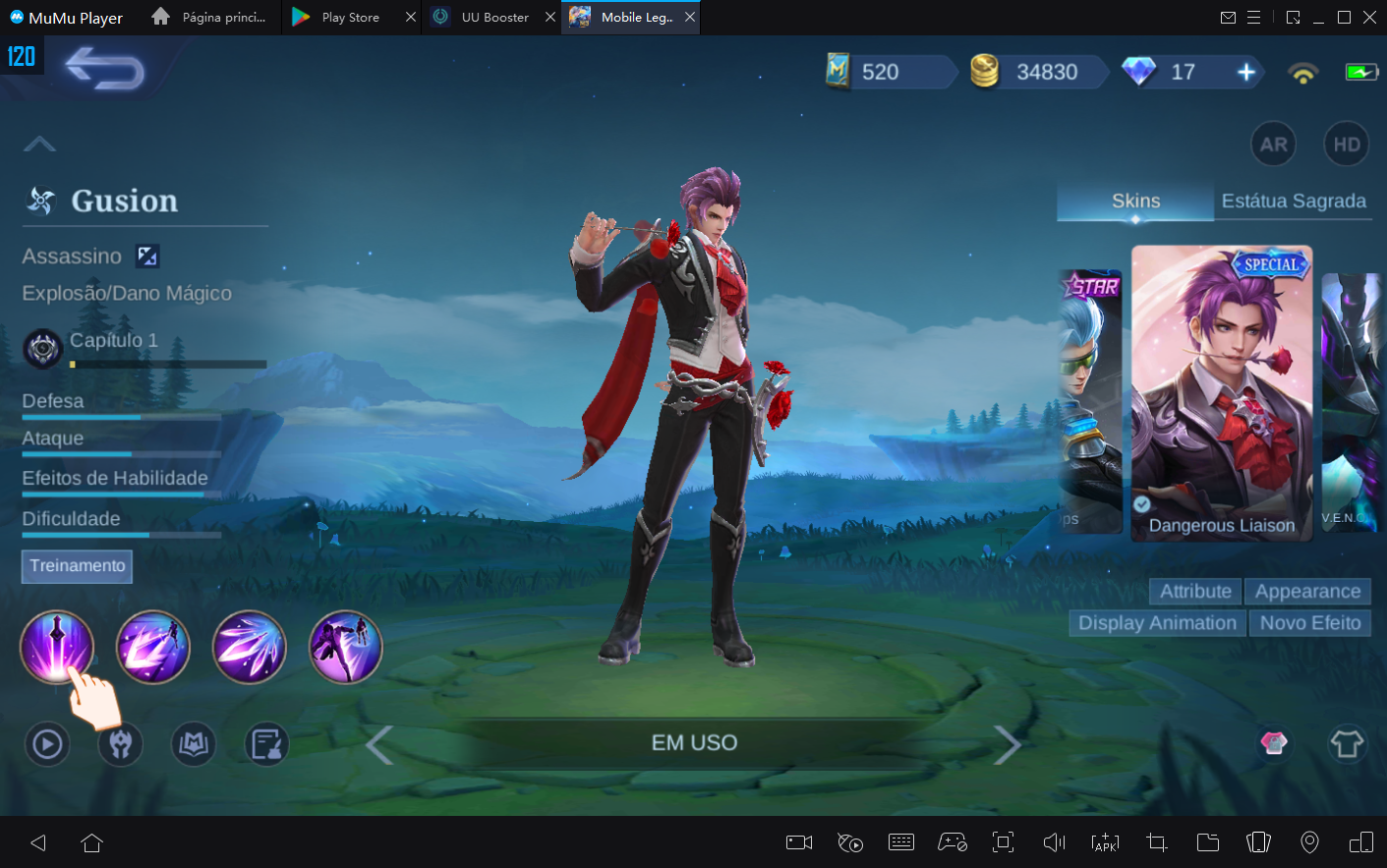Open the hero preview playback icon
Viewport: 1387px width, 868px height.
tap(45, 744)
